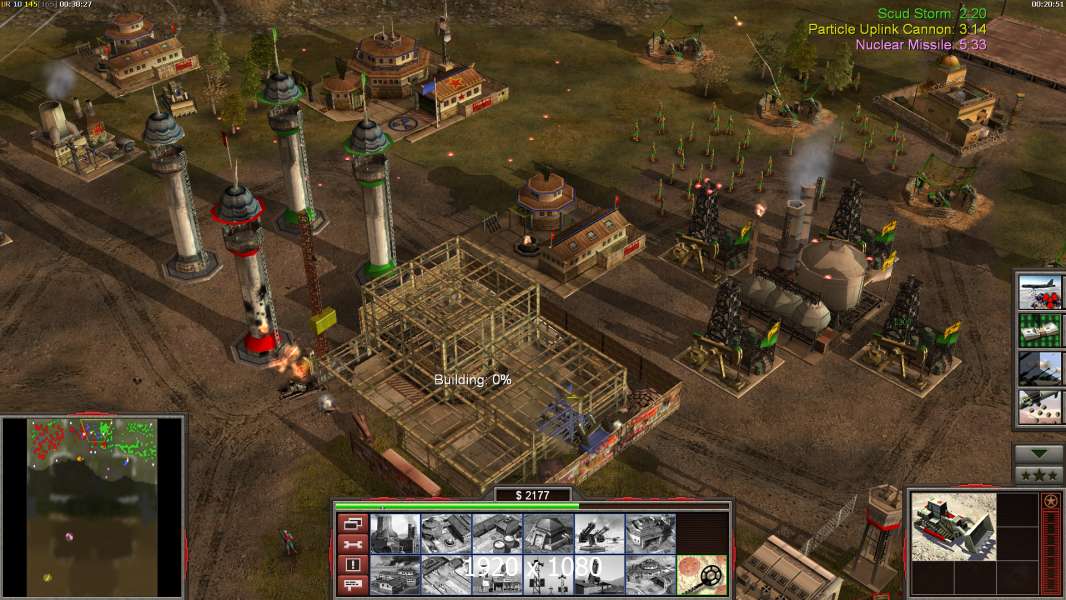Screen dimensions: 1066x600
Task: Select the Bunker build icon
Action: [548, 534]
